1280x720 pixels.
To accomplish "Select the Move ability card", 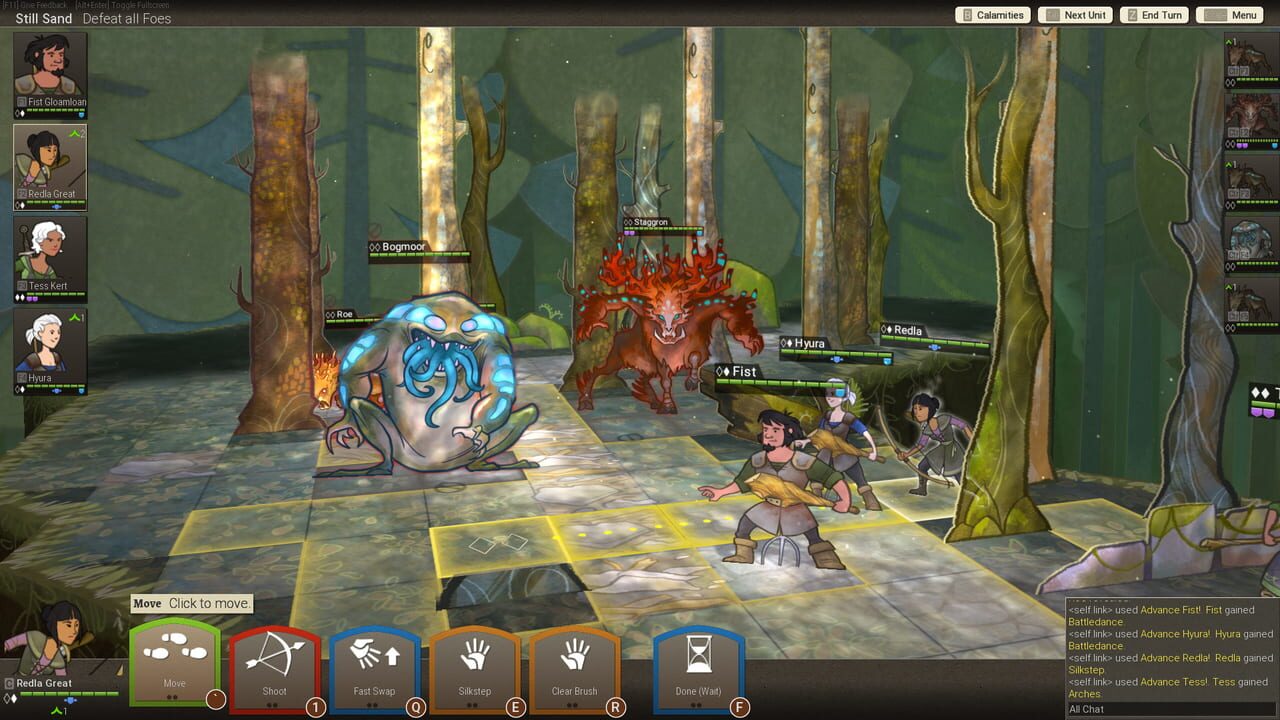I will point(173,663).
